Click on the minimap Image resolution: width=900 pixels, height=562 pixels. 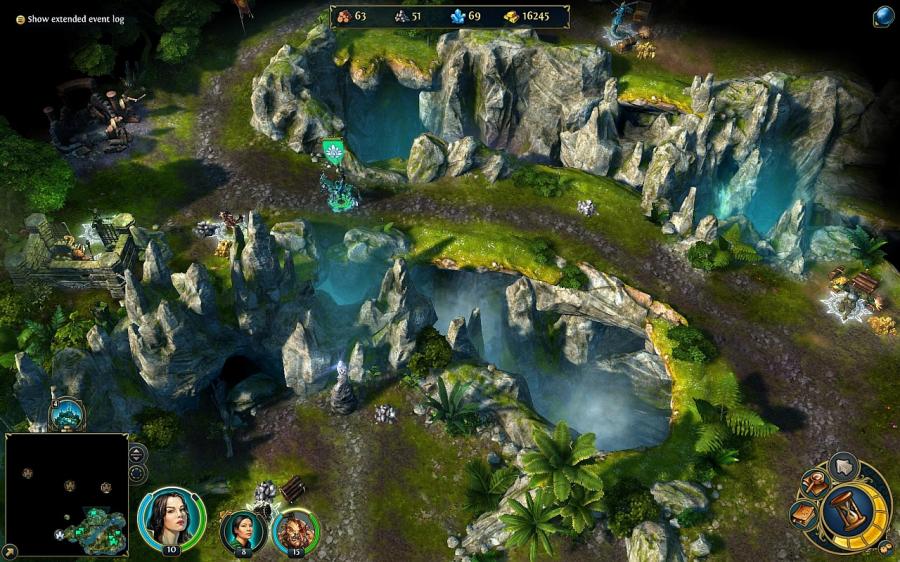(x=66, y=494)
